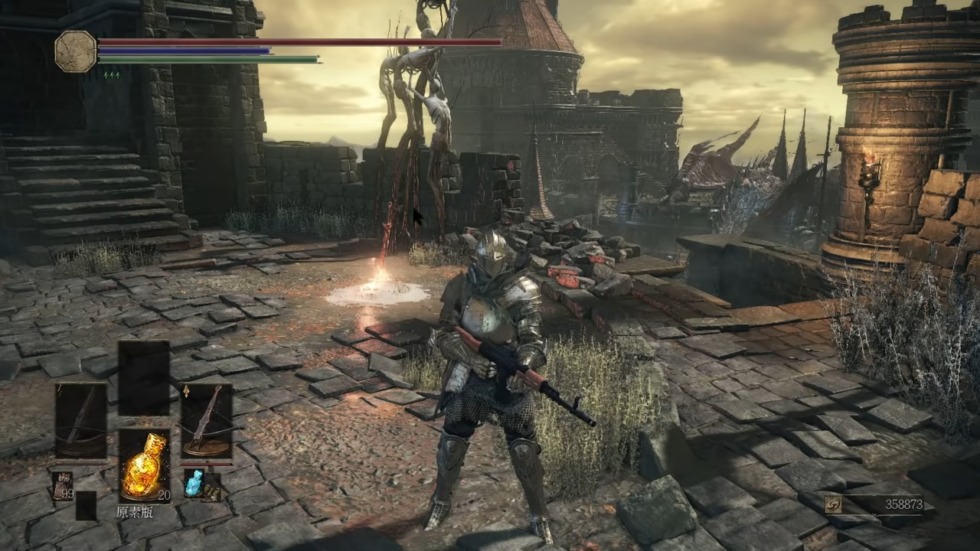Image resolution: width=980 pixels, height=551 pixels.
Task: Select the blue Ashen Estus flask icon
Action: 194,483
